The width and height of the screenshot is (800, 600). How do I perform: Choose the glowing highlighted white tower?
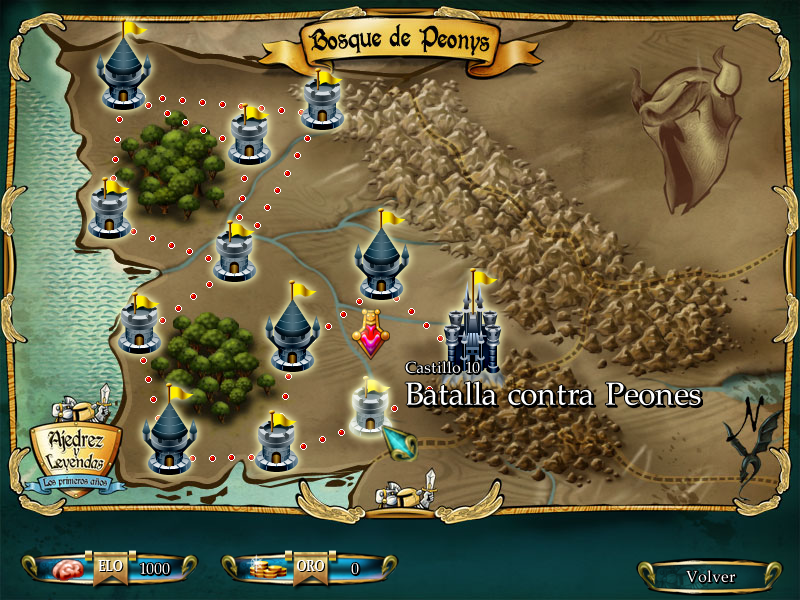[x=371, y=410]
